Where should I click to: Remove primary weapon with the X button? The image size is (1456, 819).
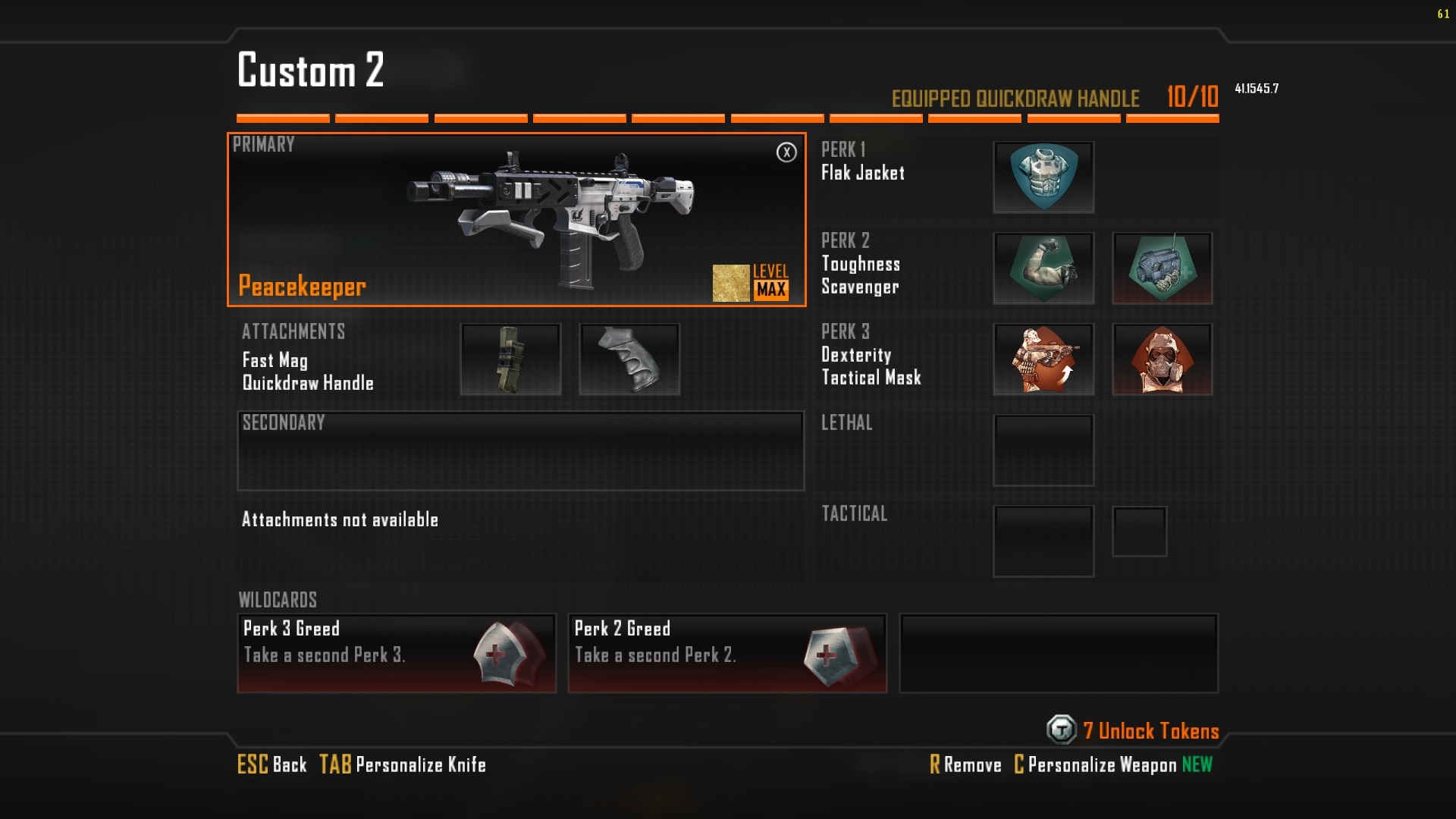pyautogui.click(x=786, y=152)
